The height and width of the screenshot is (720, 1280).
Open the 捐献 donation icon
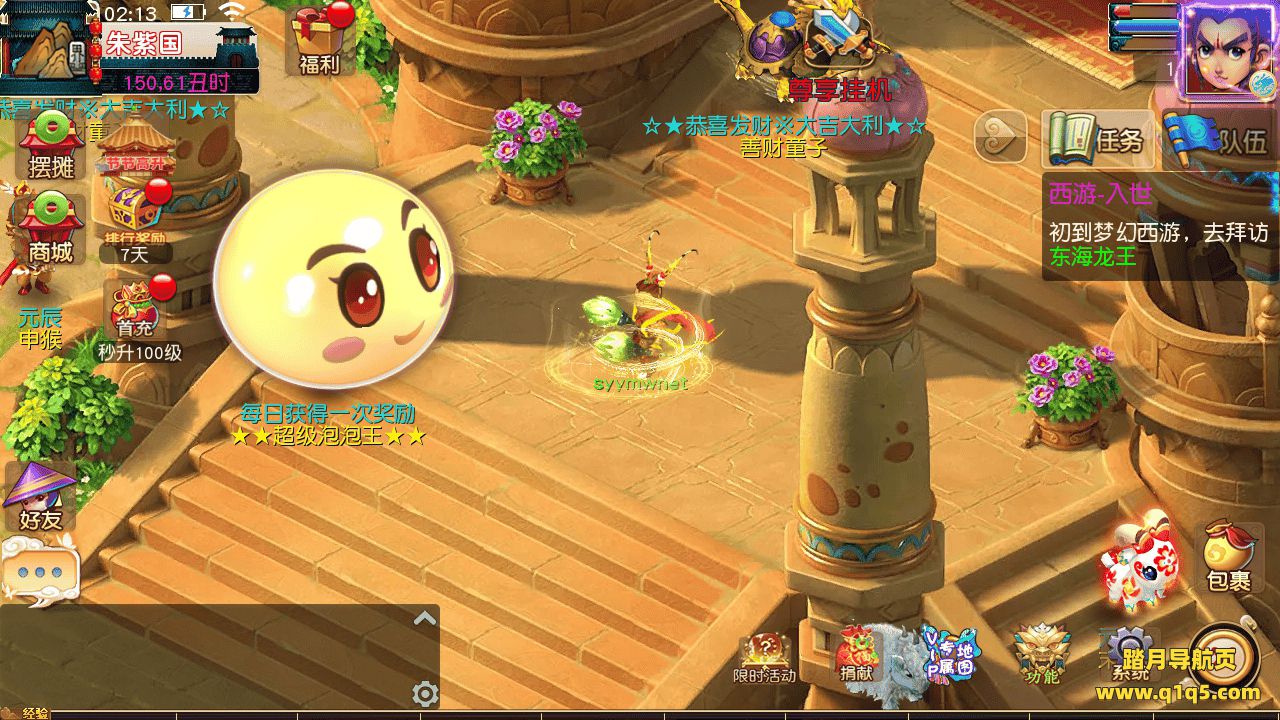(x=856, y=655)
